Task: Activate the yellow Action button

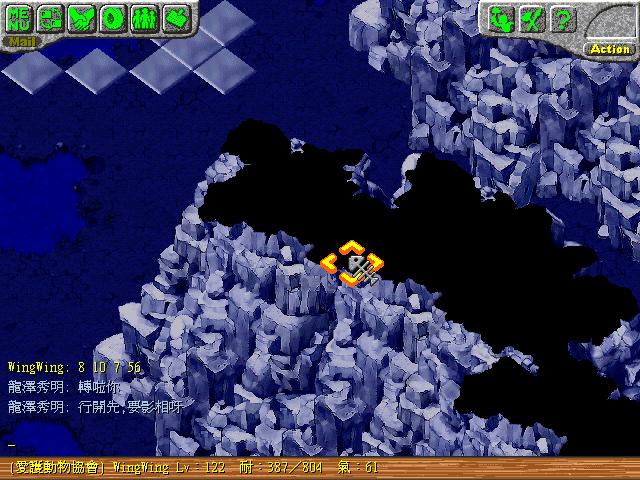Action: pyautogui.click(x=610, y=48)
